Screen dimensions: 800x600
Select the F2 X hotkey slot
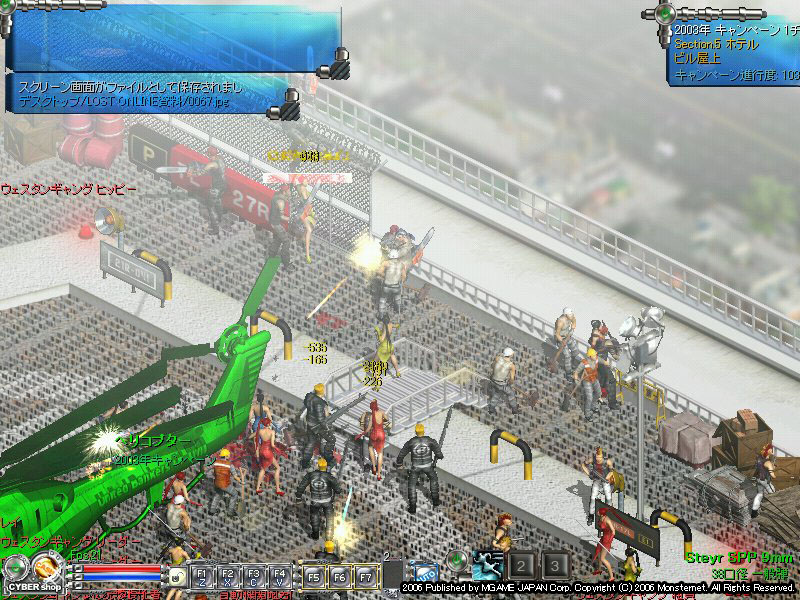[229, 577]
